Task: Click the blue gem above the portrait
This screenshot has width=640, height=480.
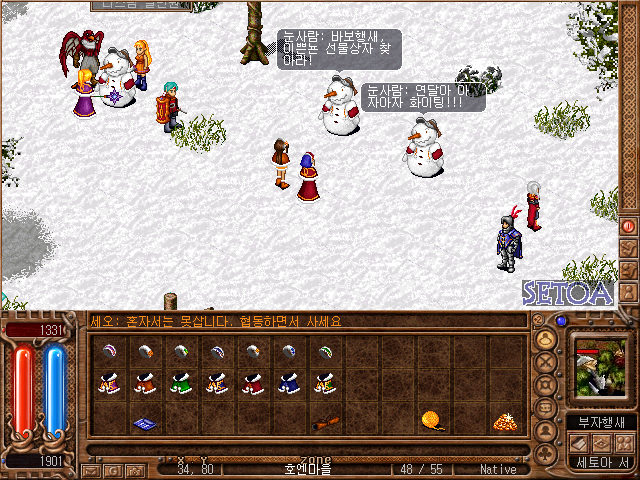Action: click(x=561, y=321)
